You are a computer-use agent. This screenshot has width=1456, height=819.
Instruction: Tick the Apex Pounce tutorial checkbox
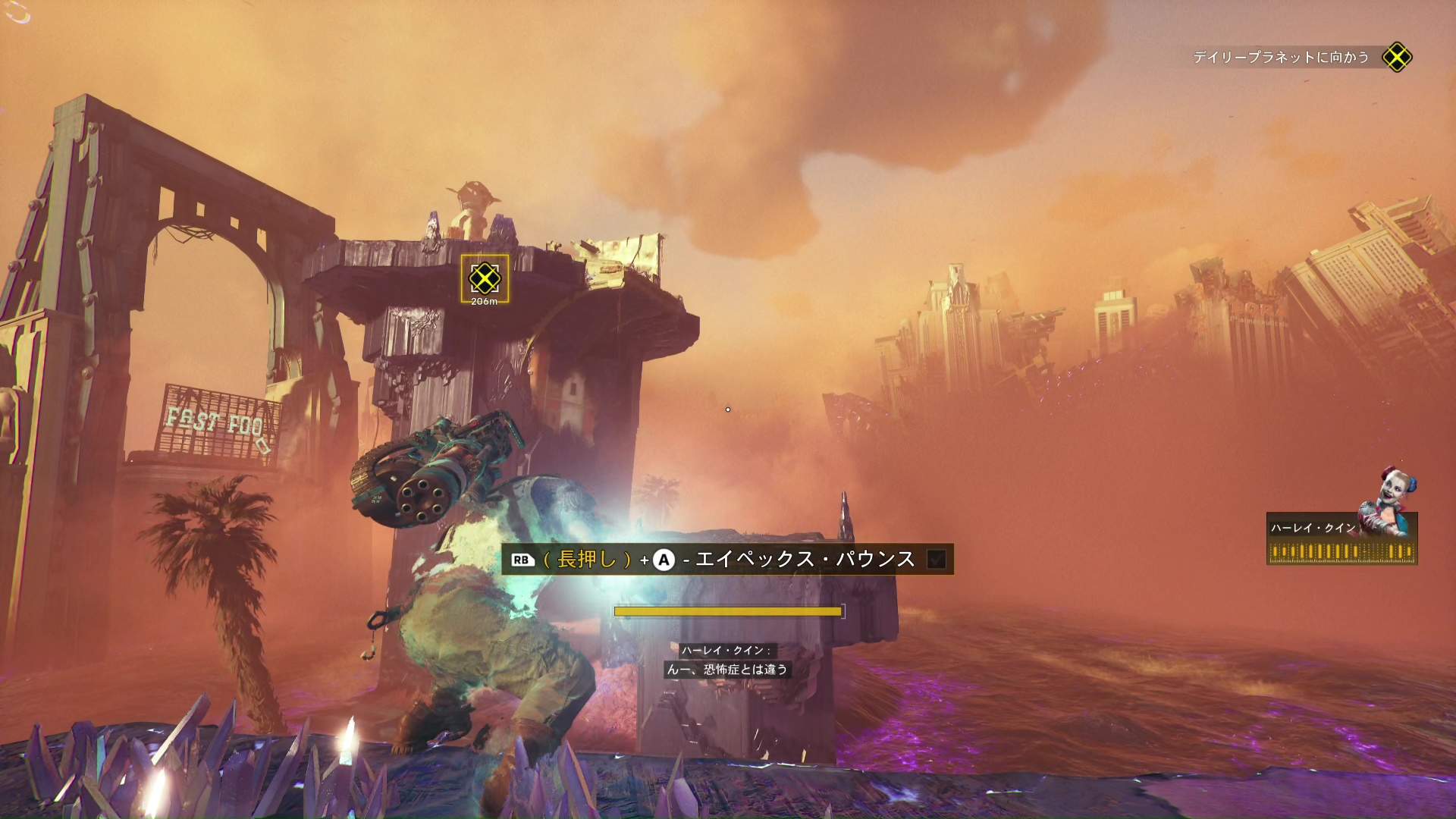point(937,560)
